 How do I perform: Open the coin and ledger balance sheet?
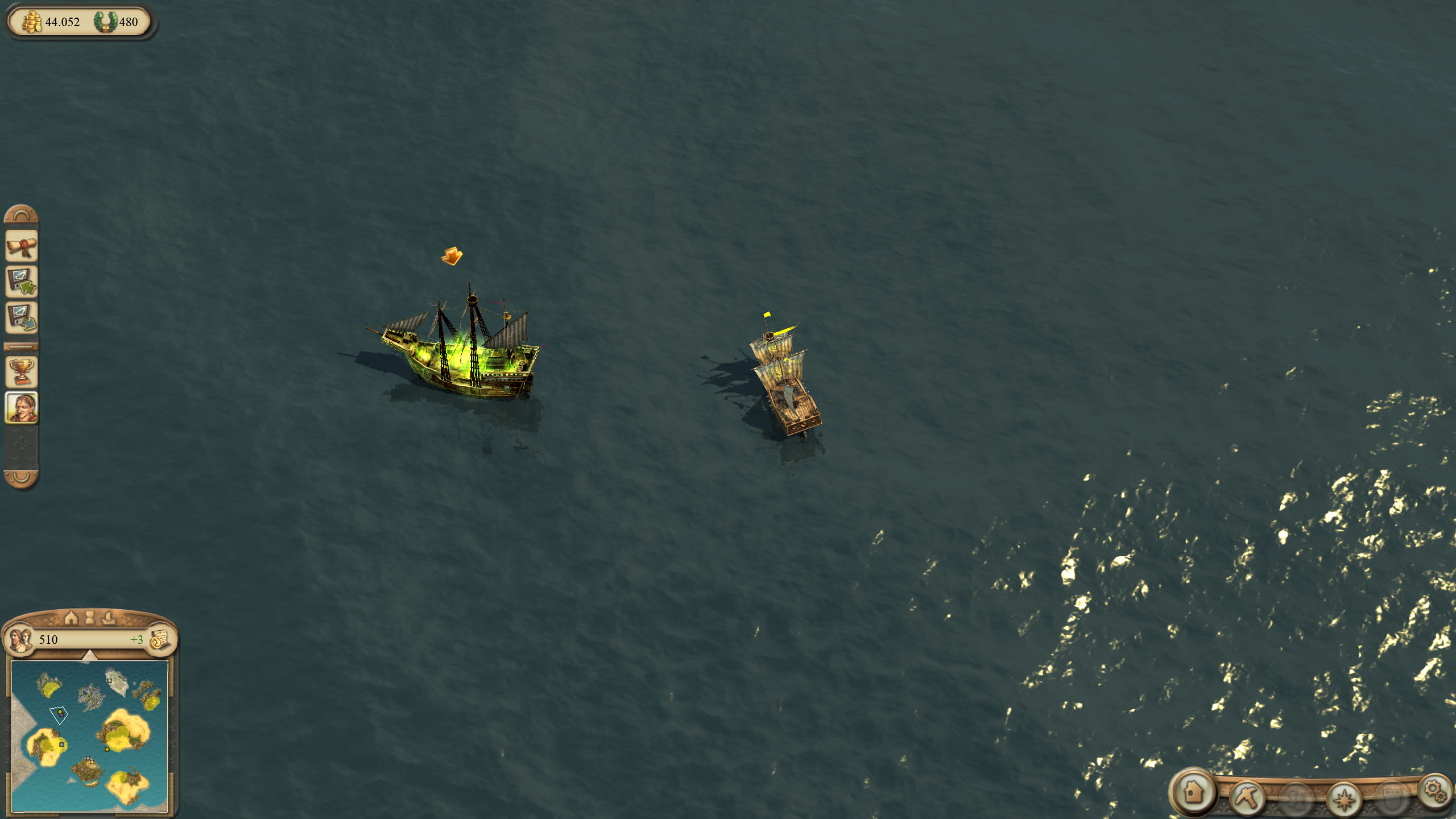coord(160,639)
